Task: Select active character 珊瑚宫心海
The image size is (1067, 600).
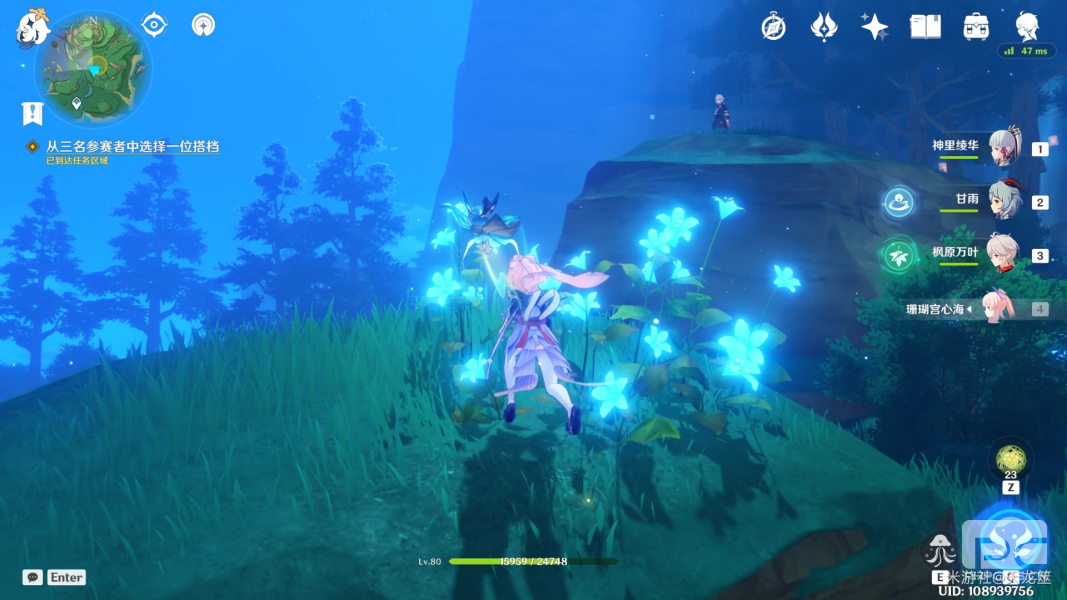Action: (x=1002, y=309)
